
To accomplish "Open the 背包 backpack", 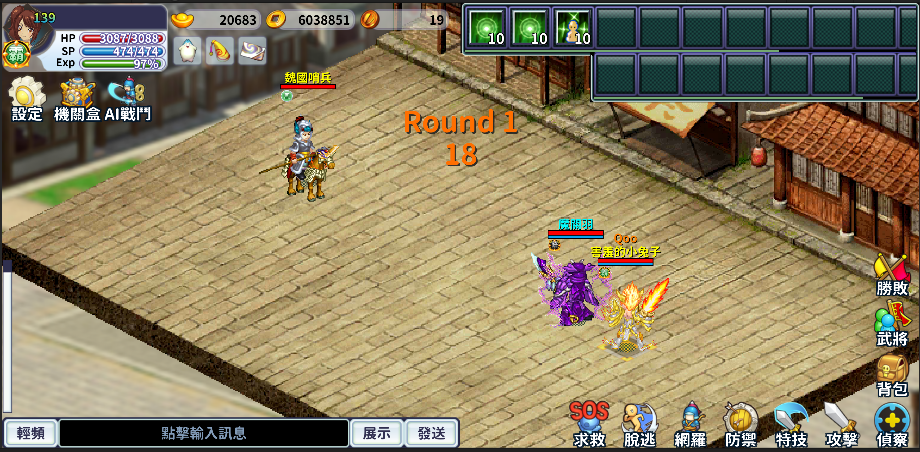I will click(892, 375).
